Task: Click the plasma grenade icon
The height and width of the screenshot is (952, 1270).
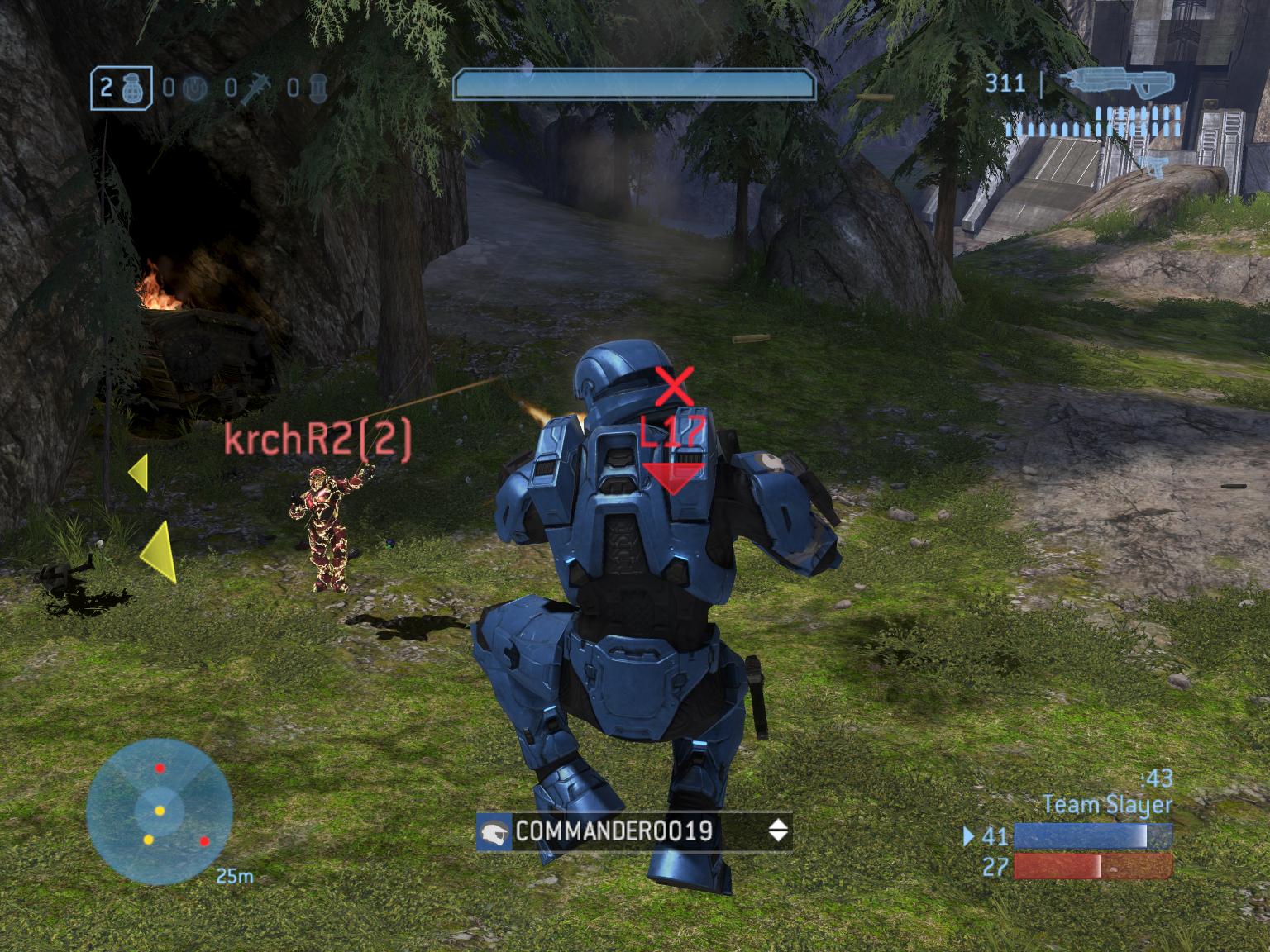Action: 193,88
